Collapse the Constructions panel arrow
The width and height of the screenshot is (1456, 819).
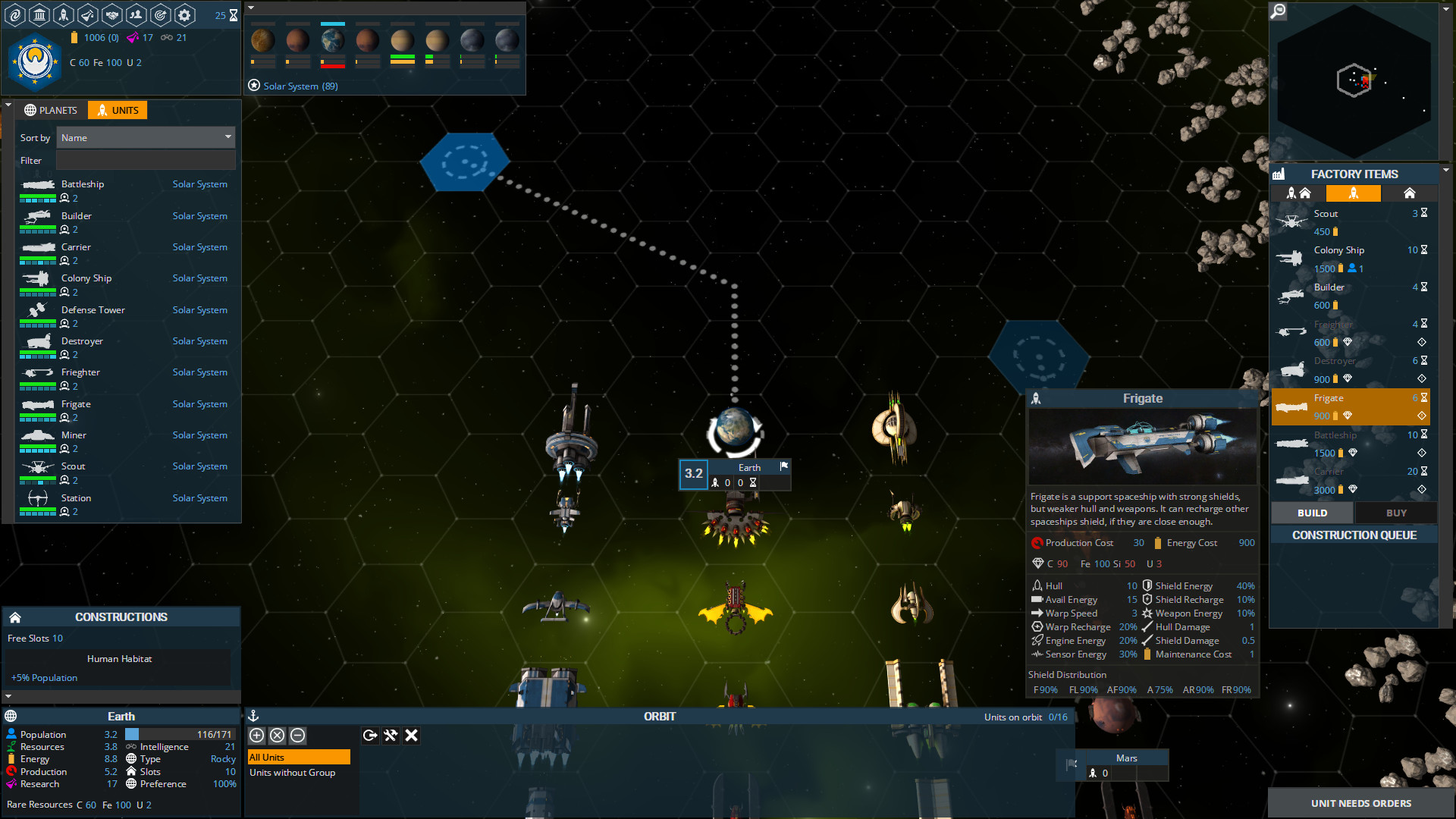tap(8, 695)
